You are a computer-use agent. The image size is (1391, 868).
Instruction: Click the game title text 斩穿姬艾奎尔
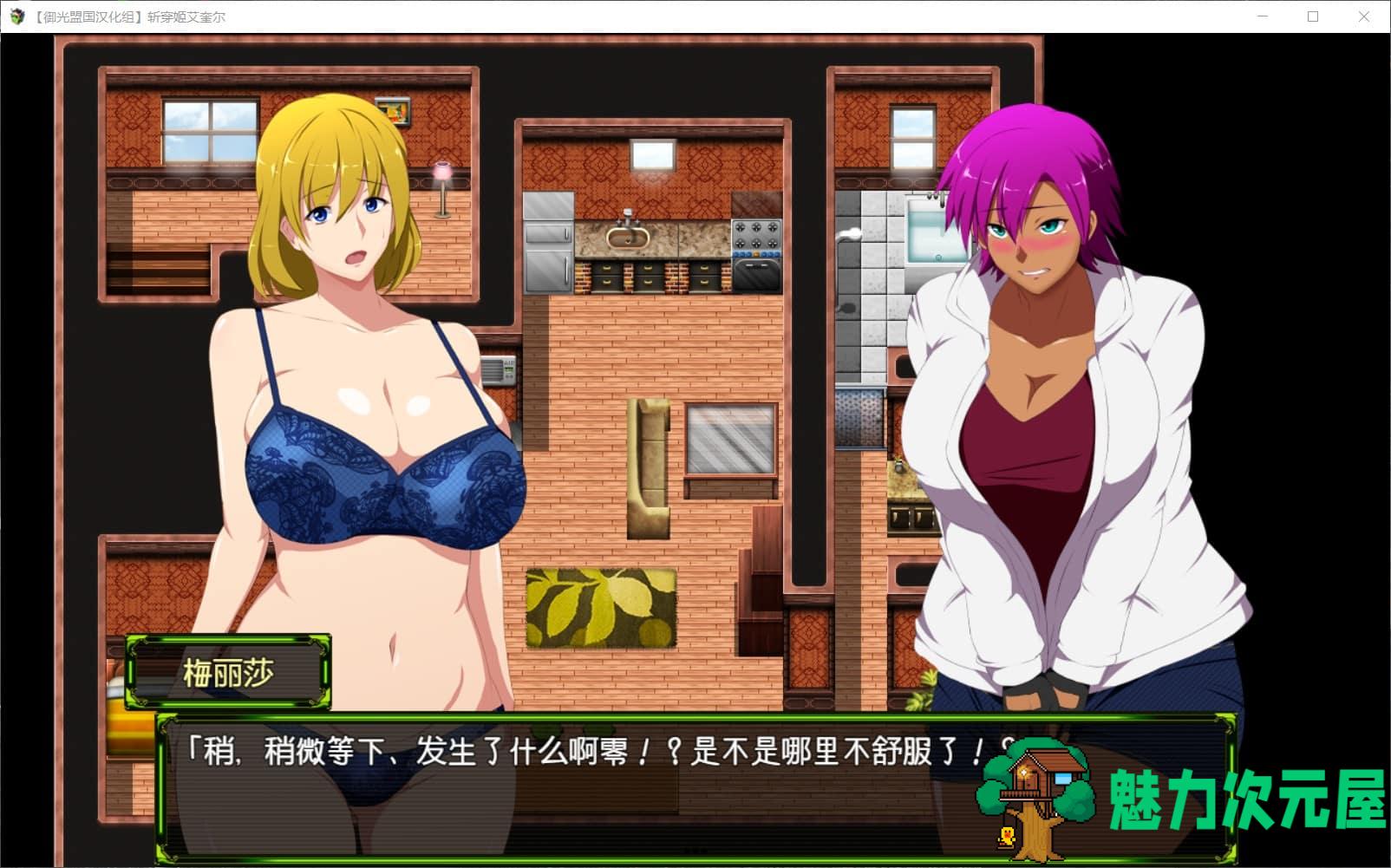click(x=186, y=16)
